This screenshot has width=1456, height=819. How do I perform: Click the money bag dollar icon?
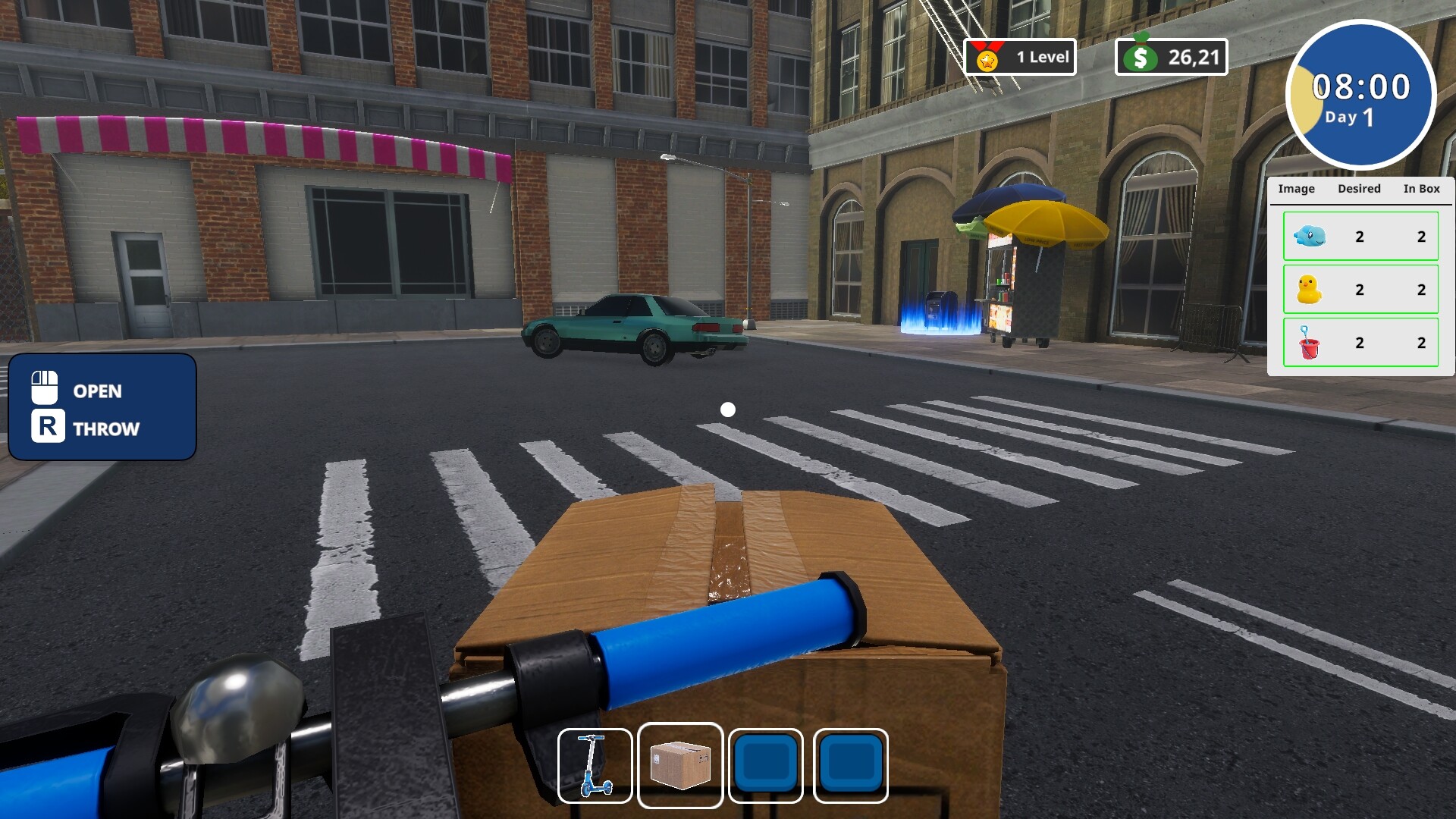[1141, 55]
